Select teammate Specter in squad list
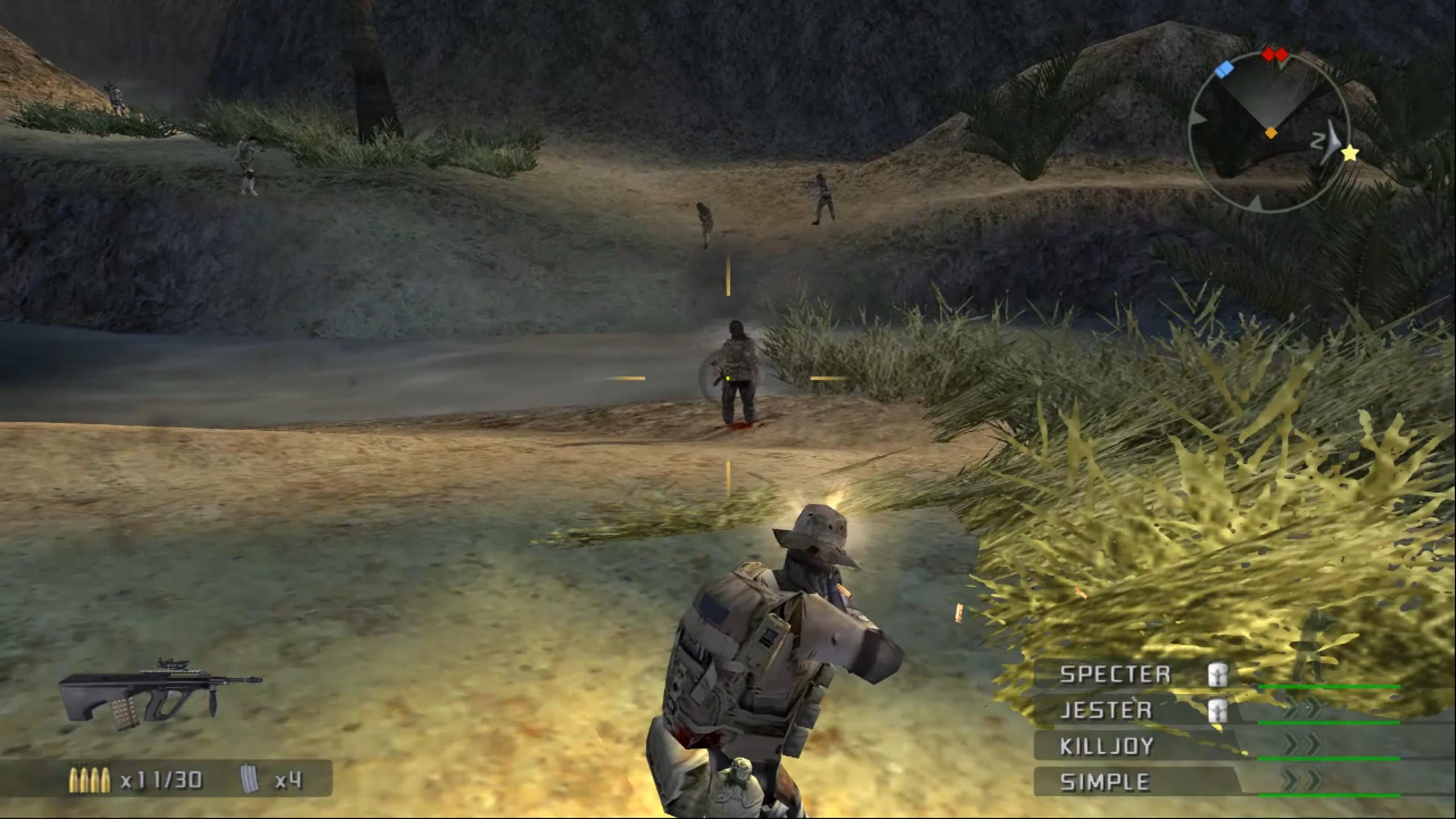Viewport: 1456px width, 819px height. click(x=1115, y=675)
